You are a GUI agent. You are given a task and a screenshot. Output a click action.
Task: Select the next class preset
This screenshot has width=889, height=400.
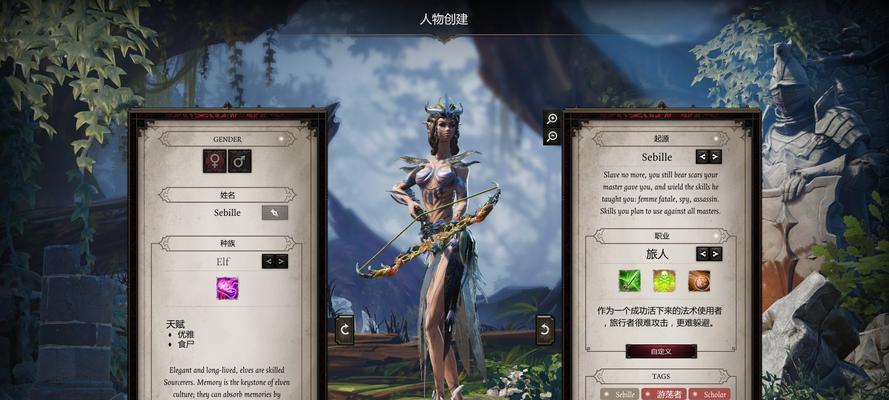point(715,253)
